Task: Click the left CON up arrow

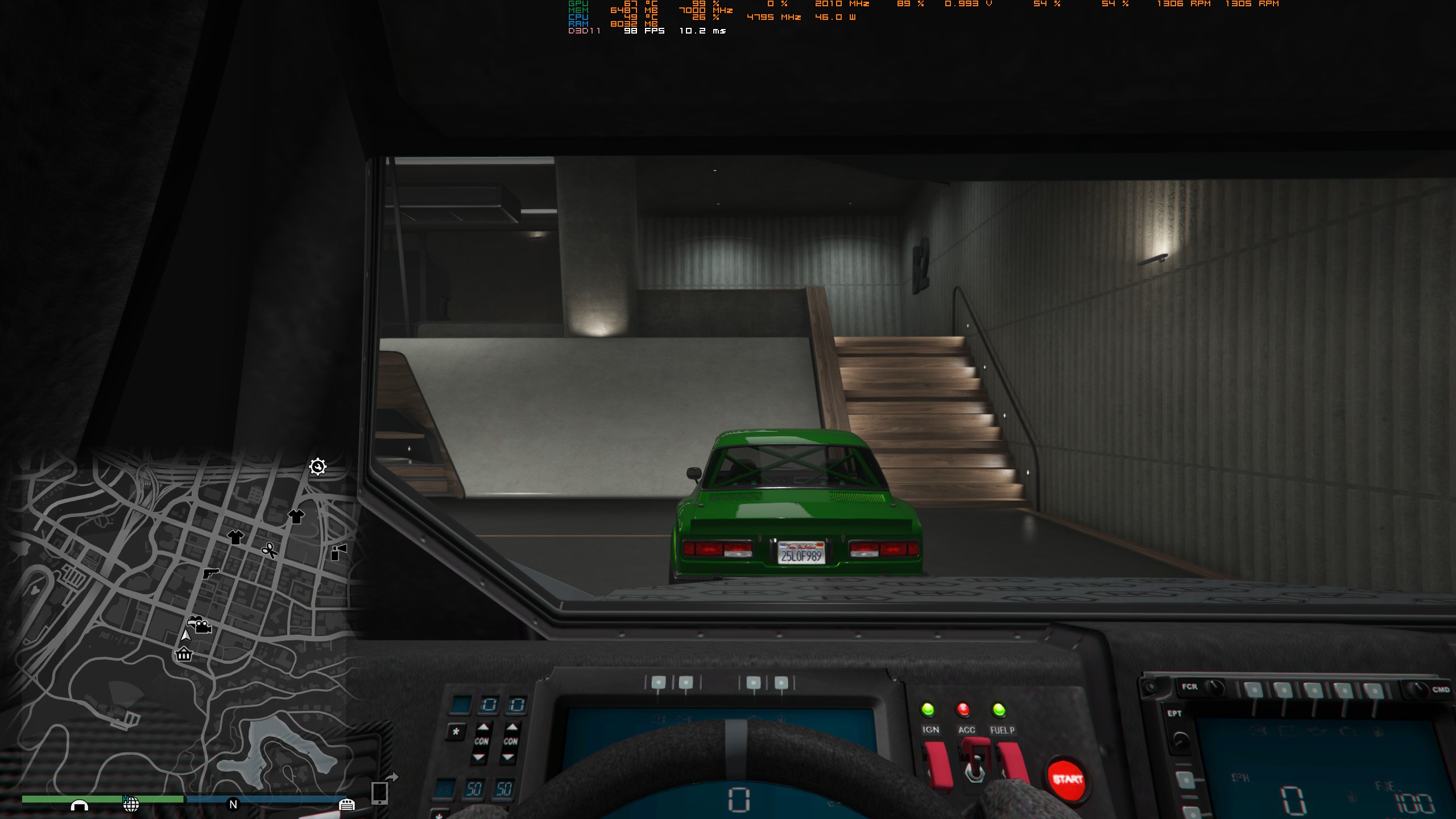Action: point(483,727)
